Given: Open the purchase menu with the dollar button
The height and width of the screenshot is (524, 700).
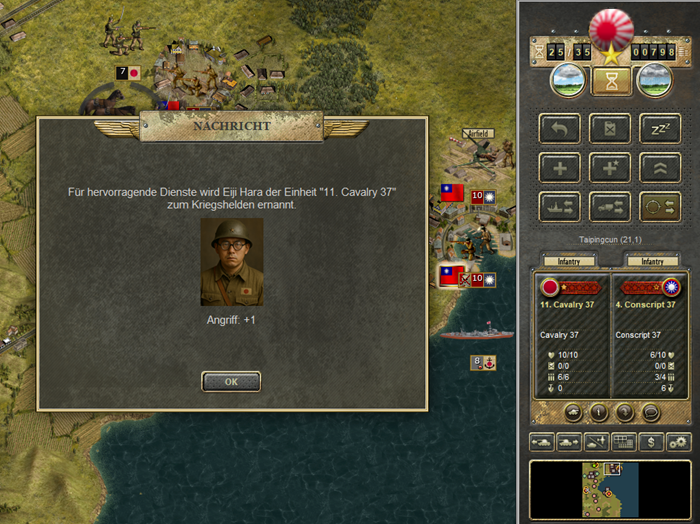Looking at the screenshot, I should pos(651,441).
